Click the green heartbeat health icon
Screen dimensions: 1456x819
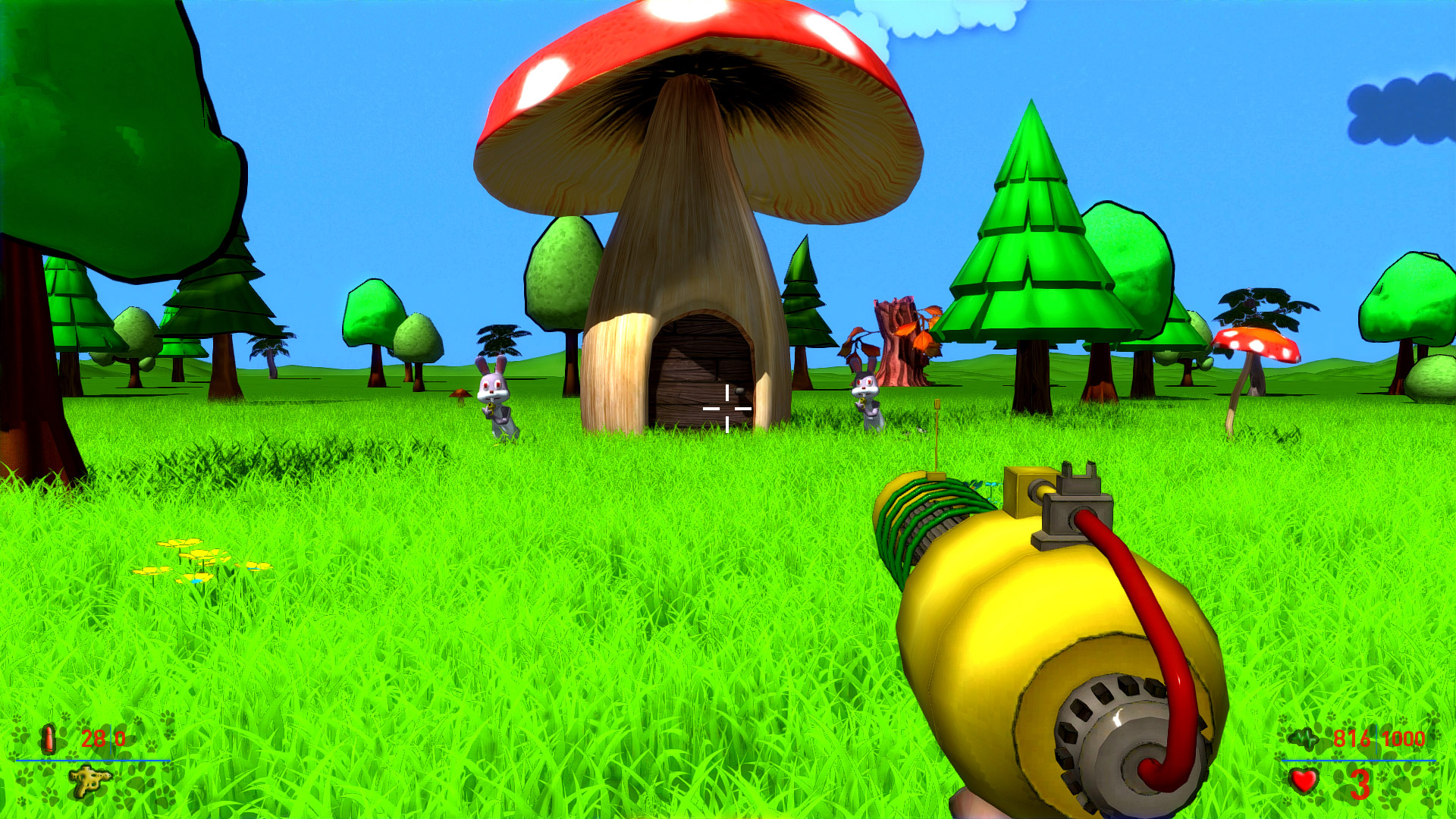[1303, 738]
